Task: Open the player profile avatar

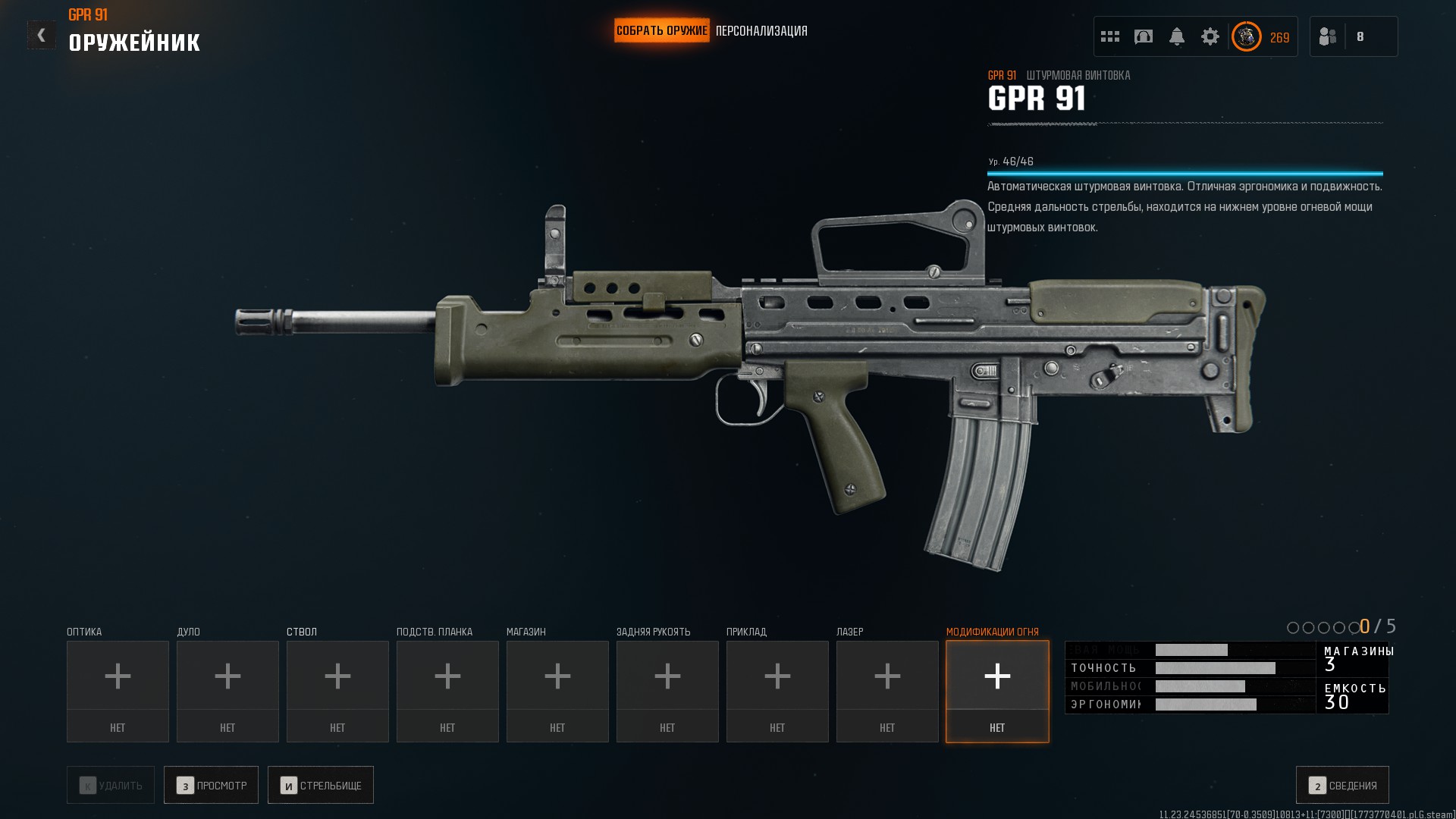Action: pos(1247,36)
